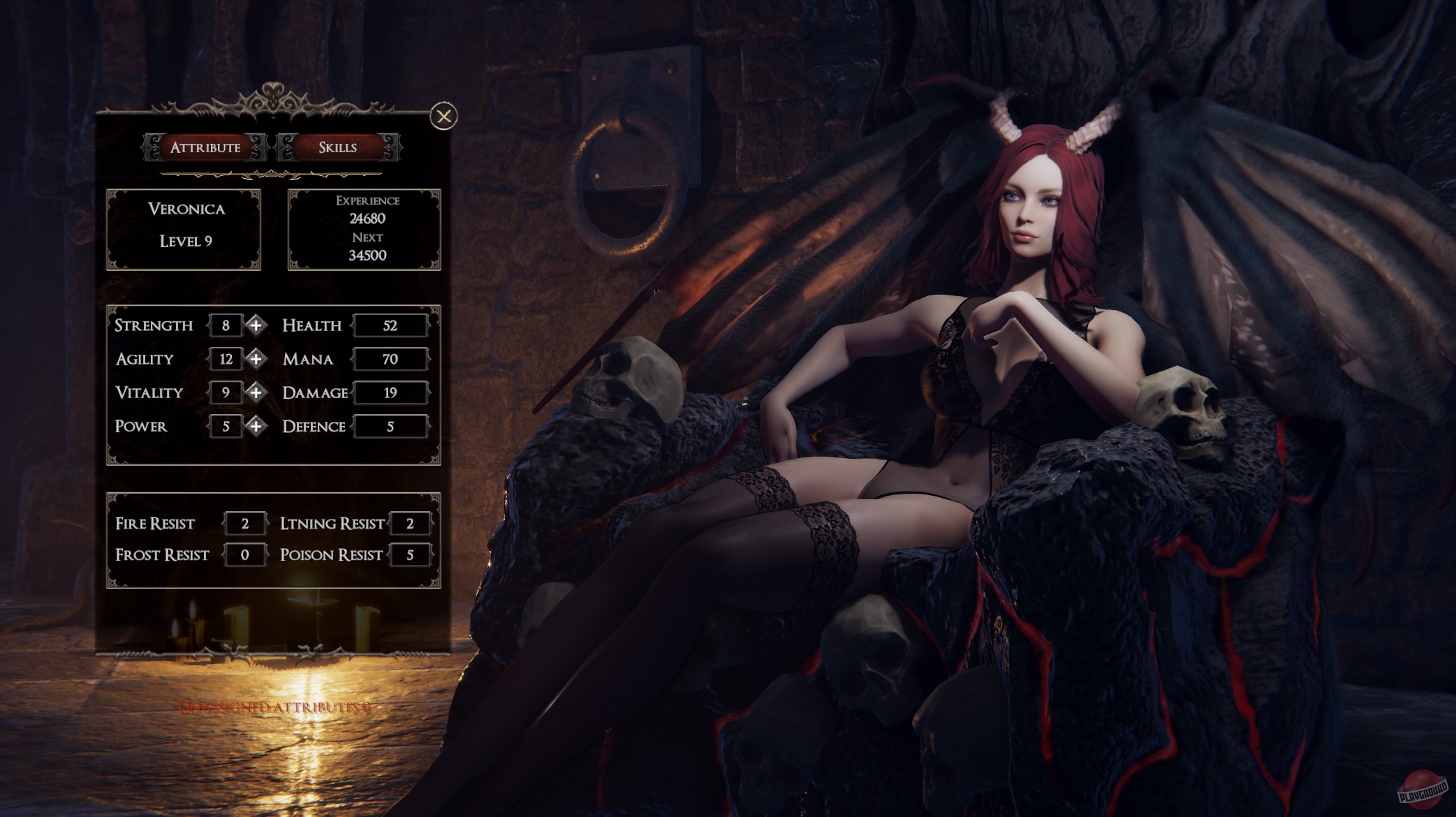Close the character stats window
Image resolution: width=1456 pixels, height=817 pixels.
click(444, 117)
